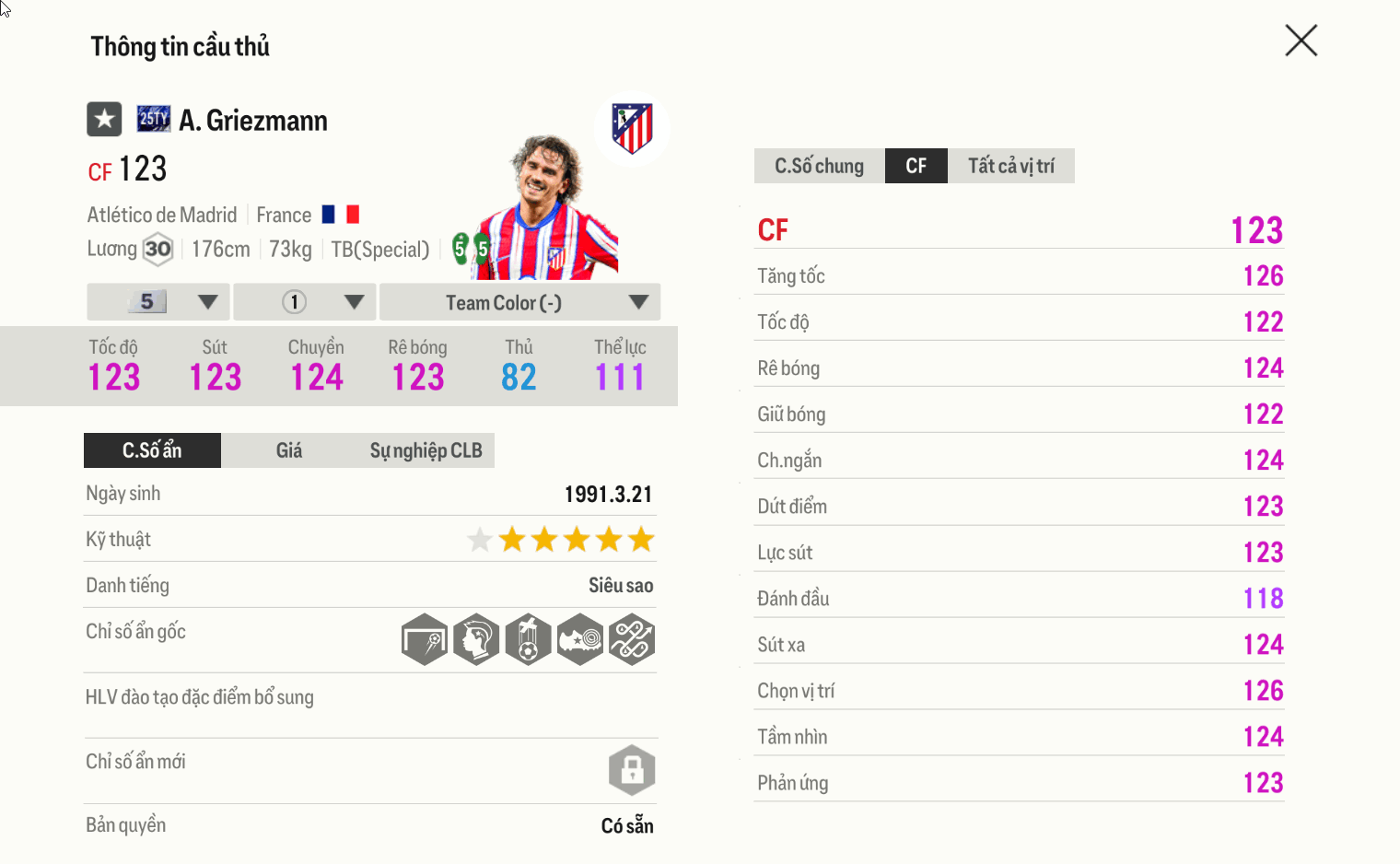Open the Team Color (-) dropdown

click(519, 302)
